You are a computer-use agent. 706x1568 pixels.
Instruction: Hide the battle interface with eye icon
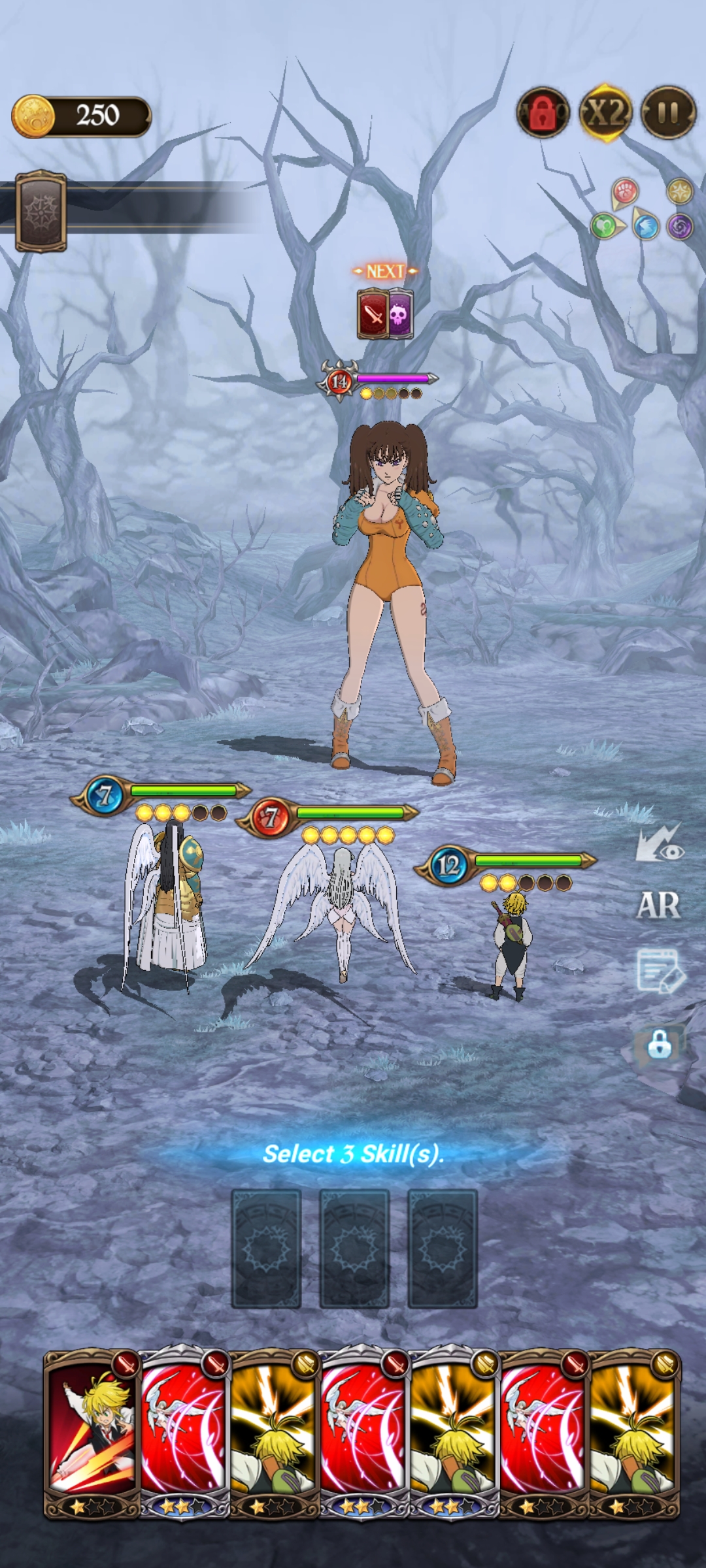coord(660,844)
